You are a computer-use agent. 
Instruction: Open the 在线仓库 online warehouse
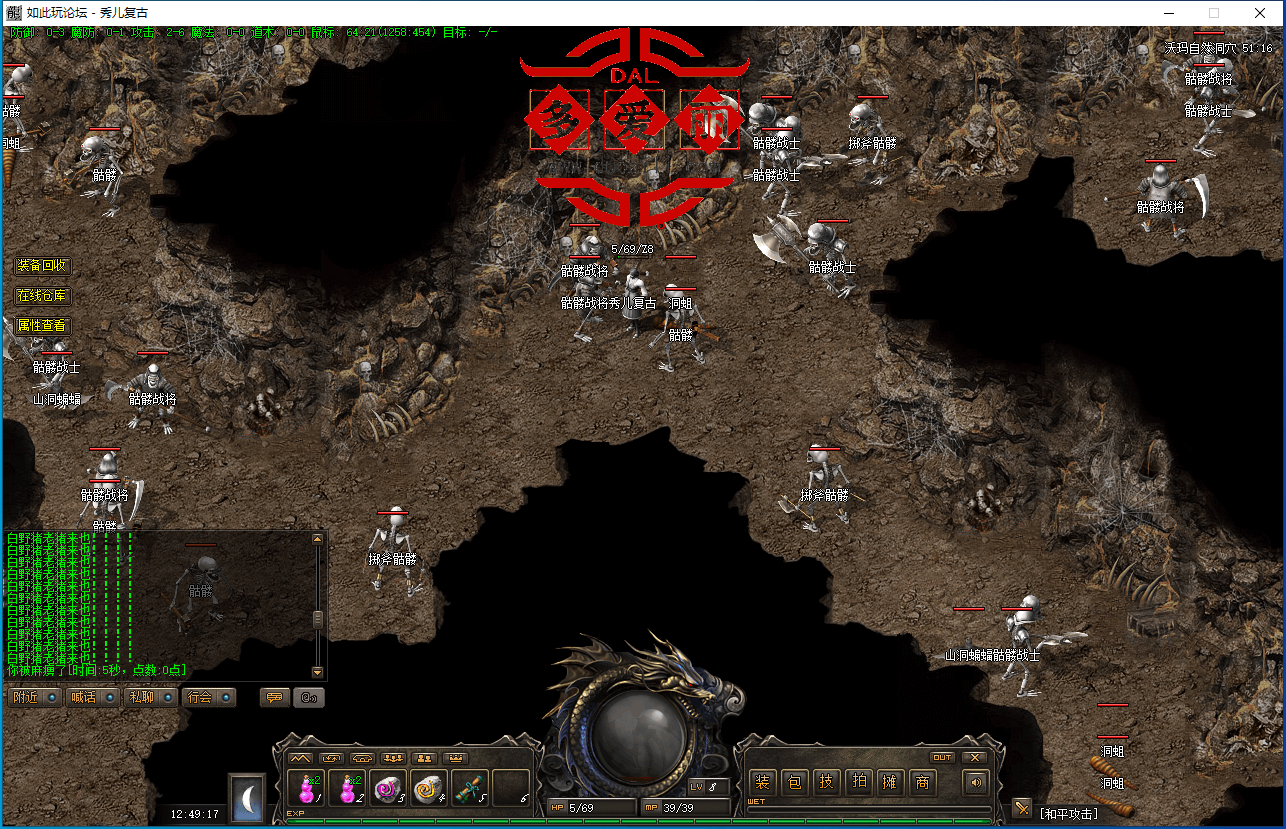click(x=43, y=296)
